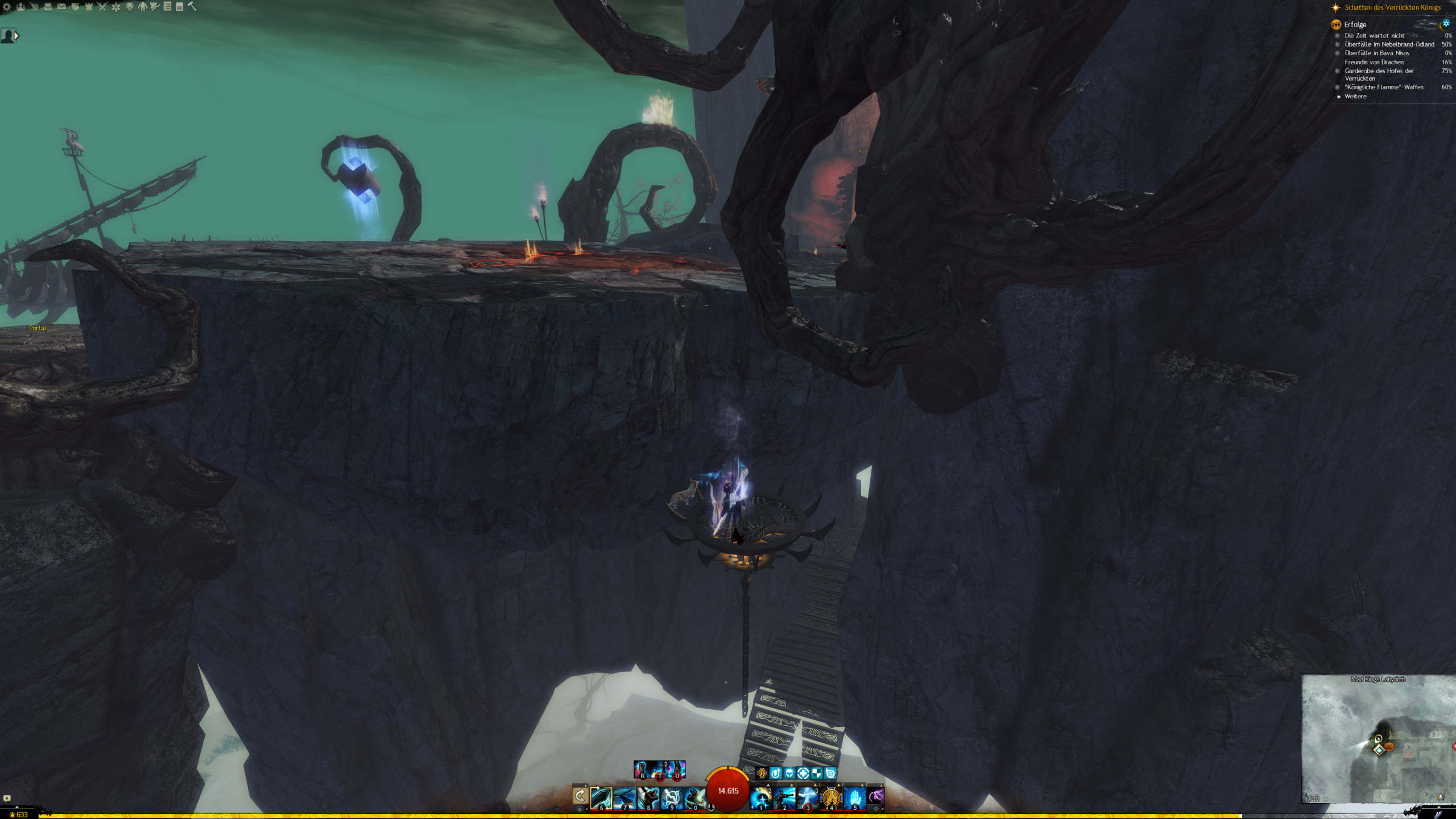The height and width of the screenshot is (819, 1456).
Task: Cast the glowing hand skill on slot 5
Action: [x=855, y=798]
